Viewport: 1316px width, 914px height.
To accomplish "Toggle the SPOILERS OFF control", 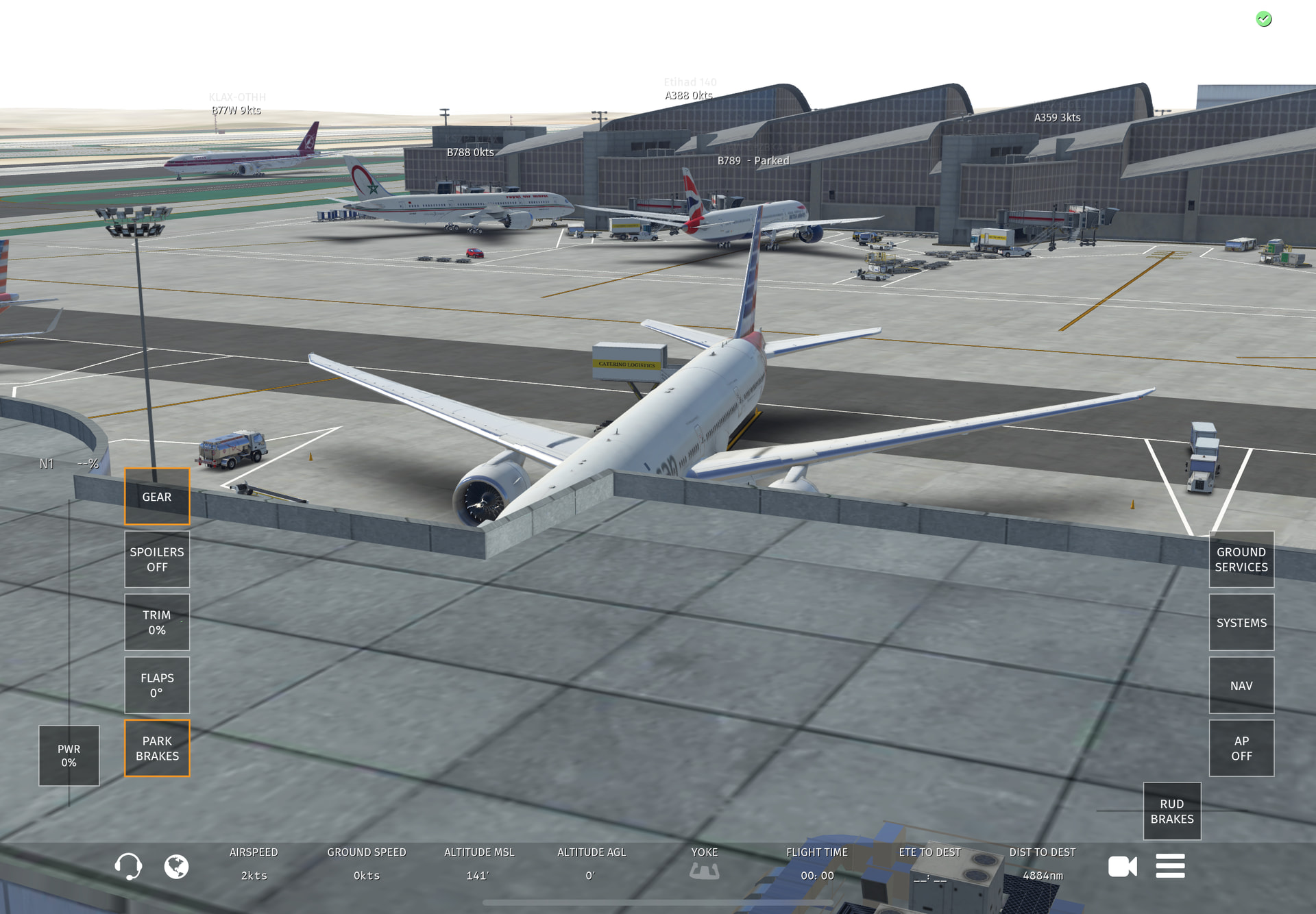I will 157,559.
